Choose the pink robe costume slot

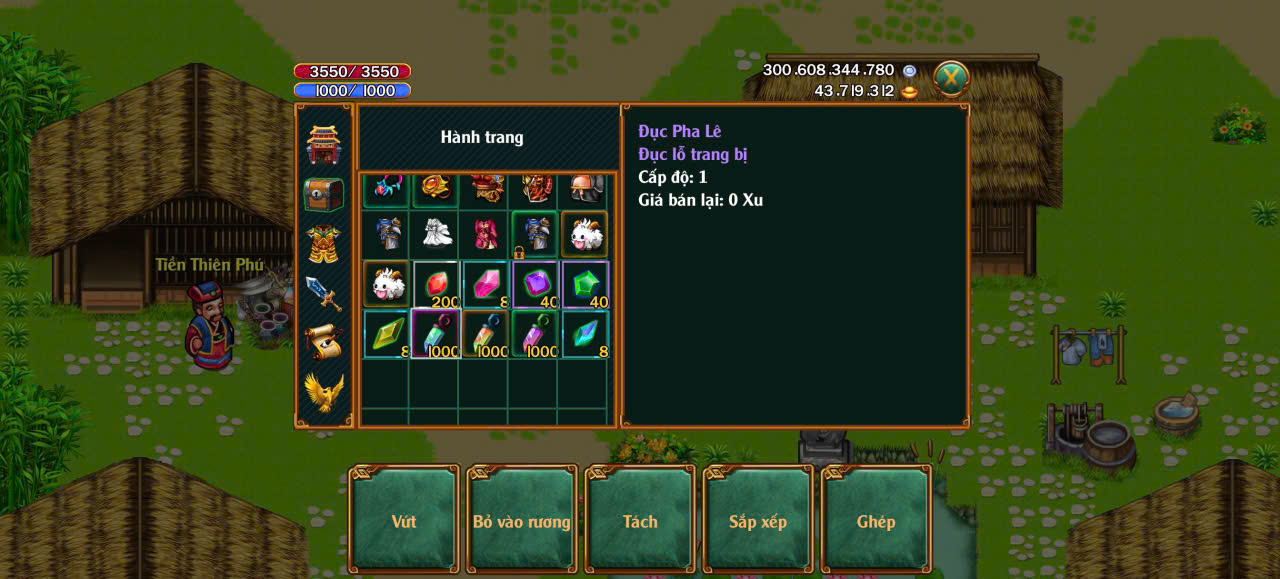point(486,234)
